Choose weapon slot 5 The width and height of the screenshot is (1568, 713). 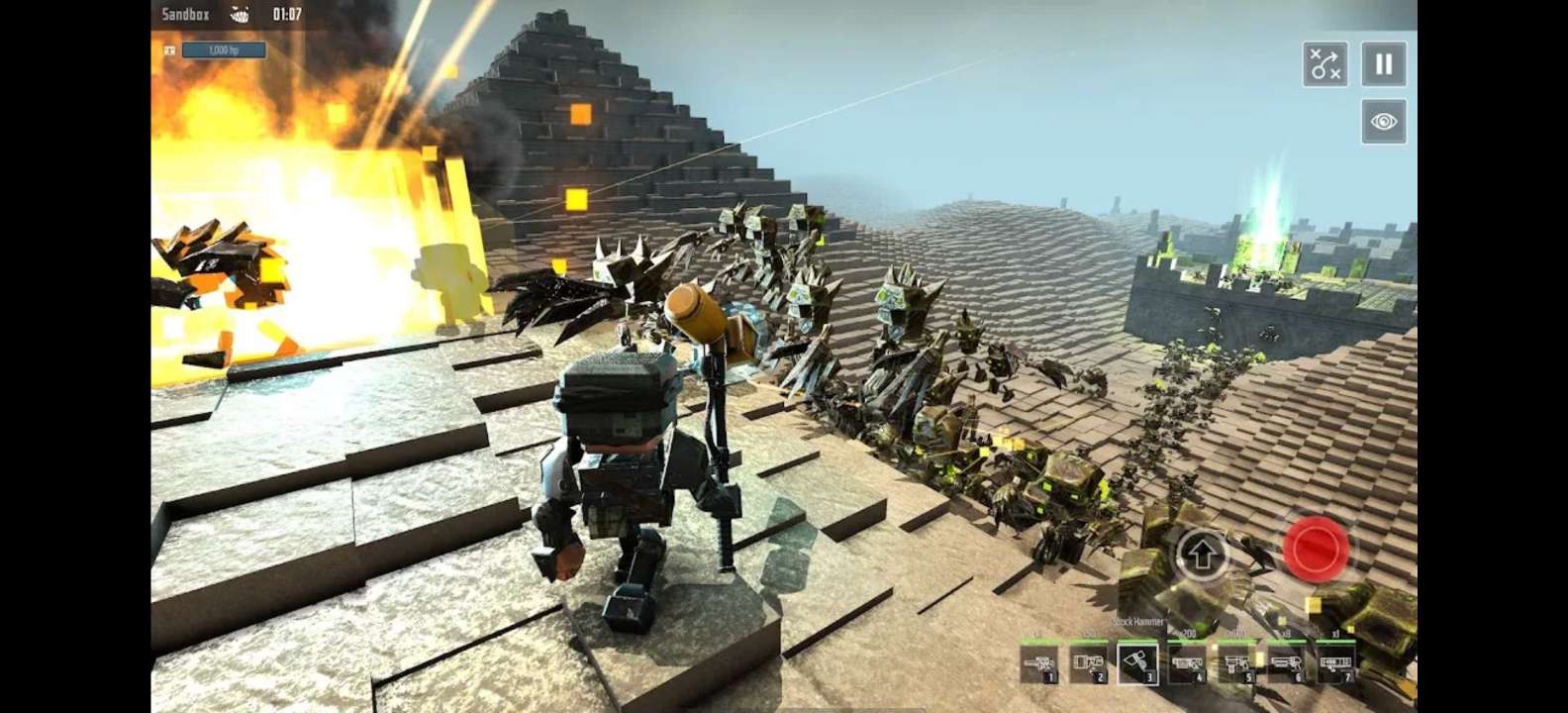point(1236,663)
